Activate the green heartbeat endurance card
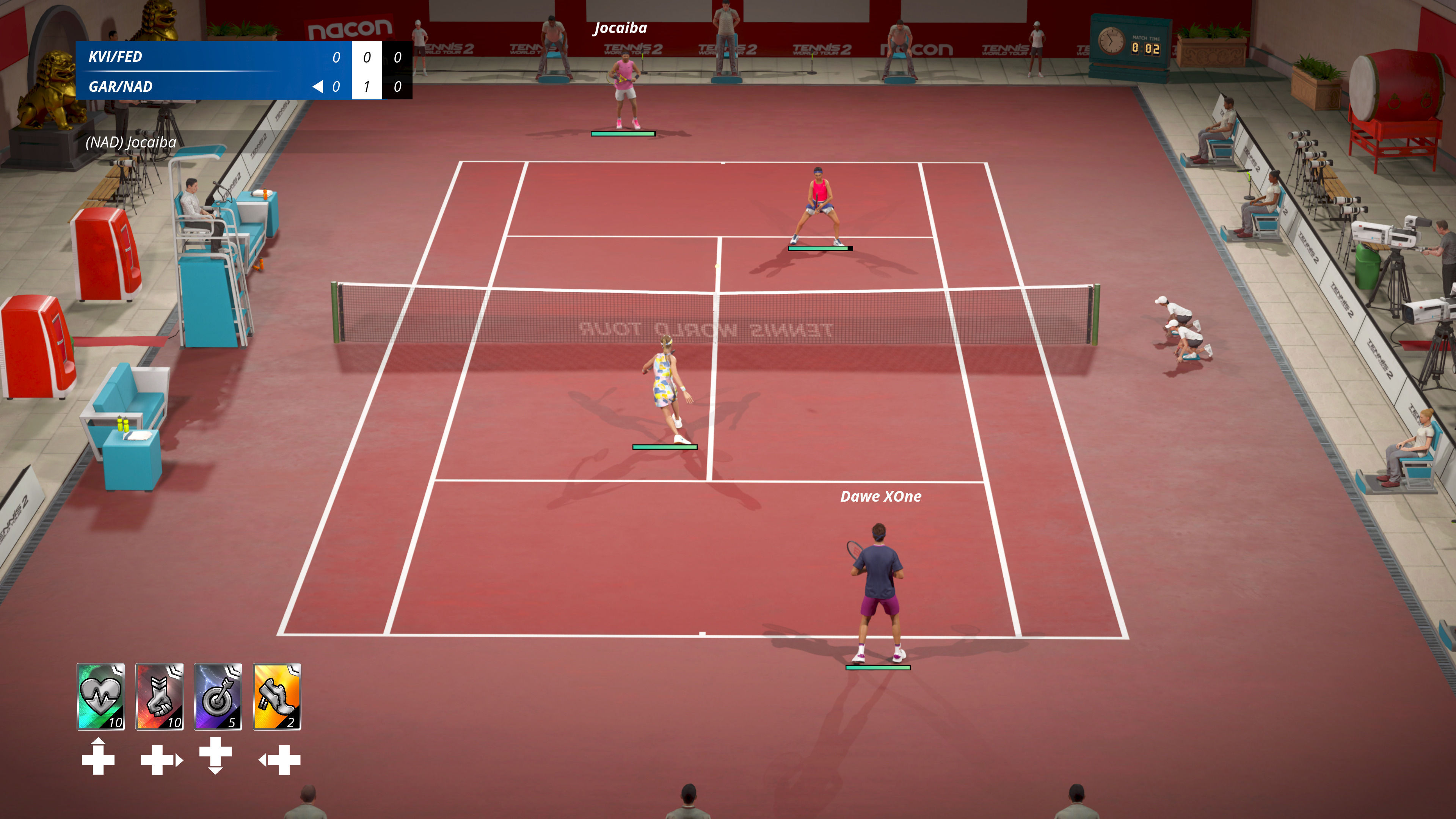The height and width of the screenshot is (819, 1456). click(x=100, y=697)
